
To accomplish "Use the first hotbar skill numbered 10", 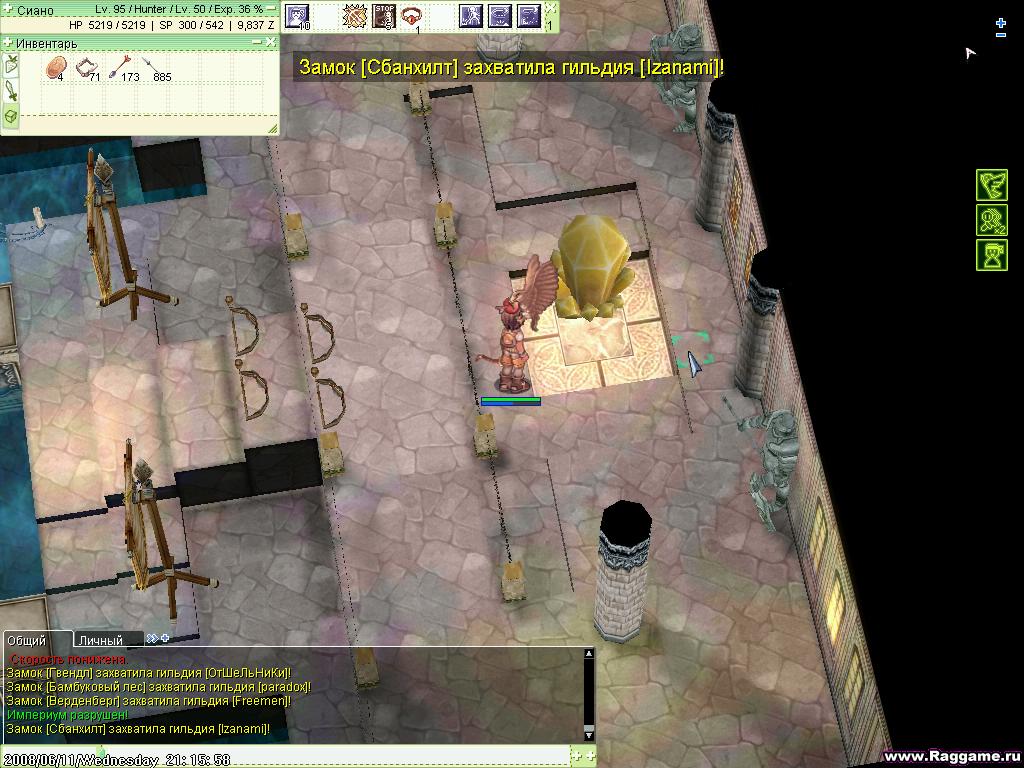I will point(297,15).
